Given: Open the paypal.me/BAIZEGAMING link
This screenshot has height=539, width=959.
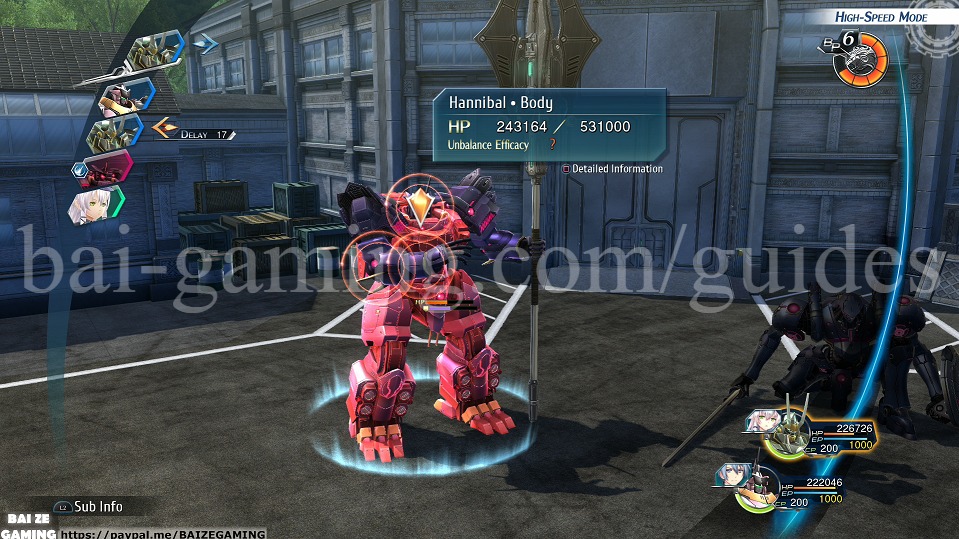Looking at the screenshot, I should coord(164,534).
